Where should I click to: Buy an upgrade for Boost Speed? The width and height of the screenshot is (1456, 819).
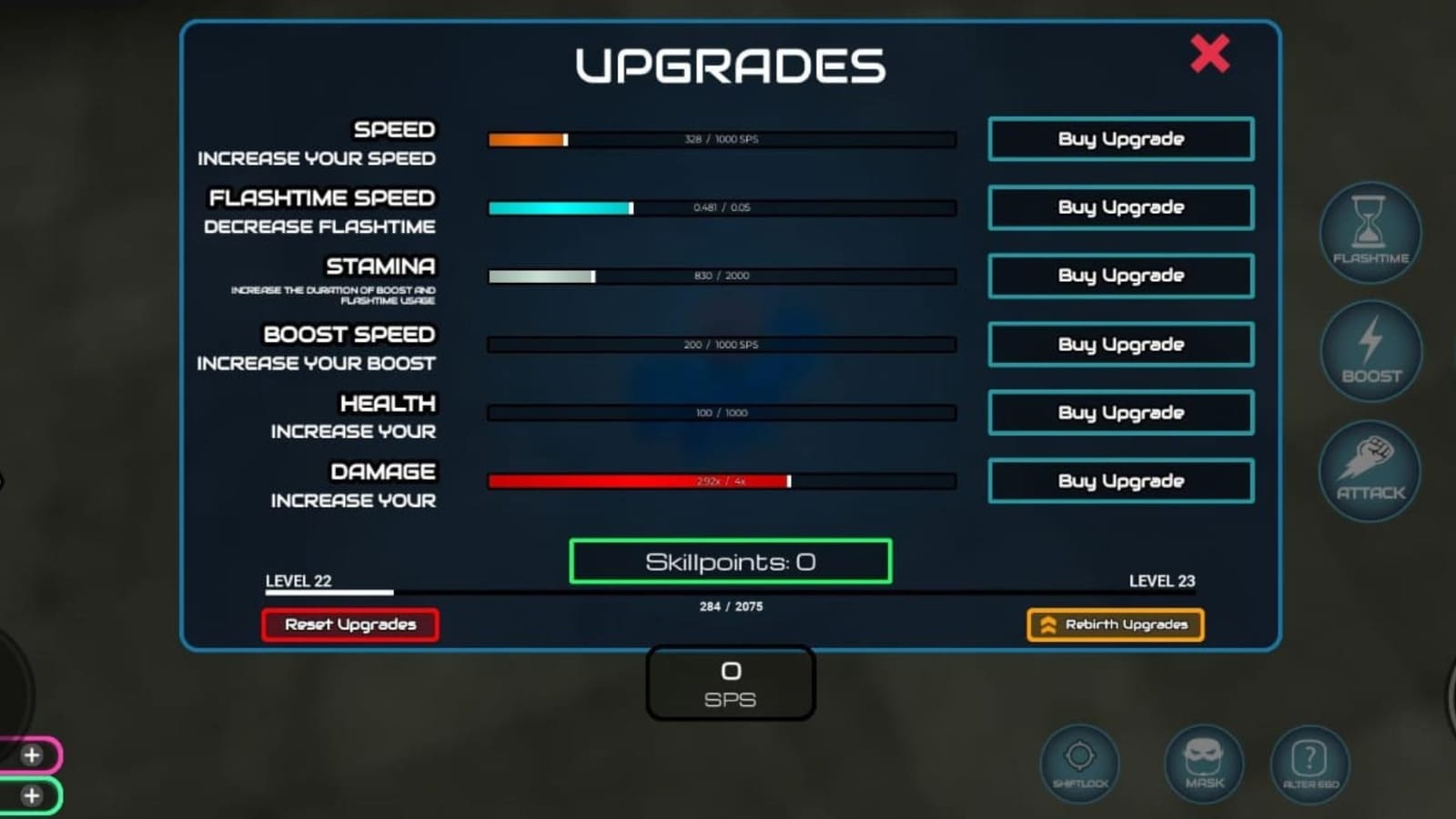pyautogui.click(x=1120, y=344)
